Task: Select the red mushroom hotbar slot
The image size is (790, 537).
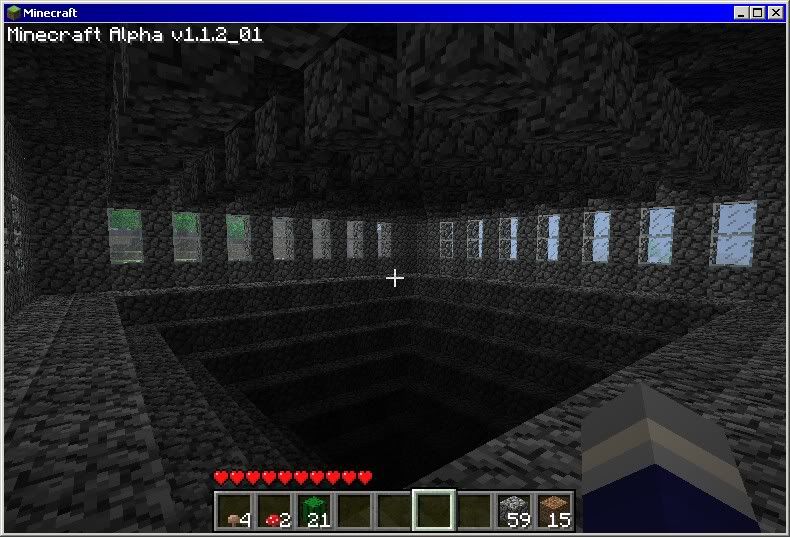Action: pyautogui.click(x=274, y=510)
